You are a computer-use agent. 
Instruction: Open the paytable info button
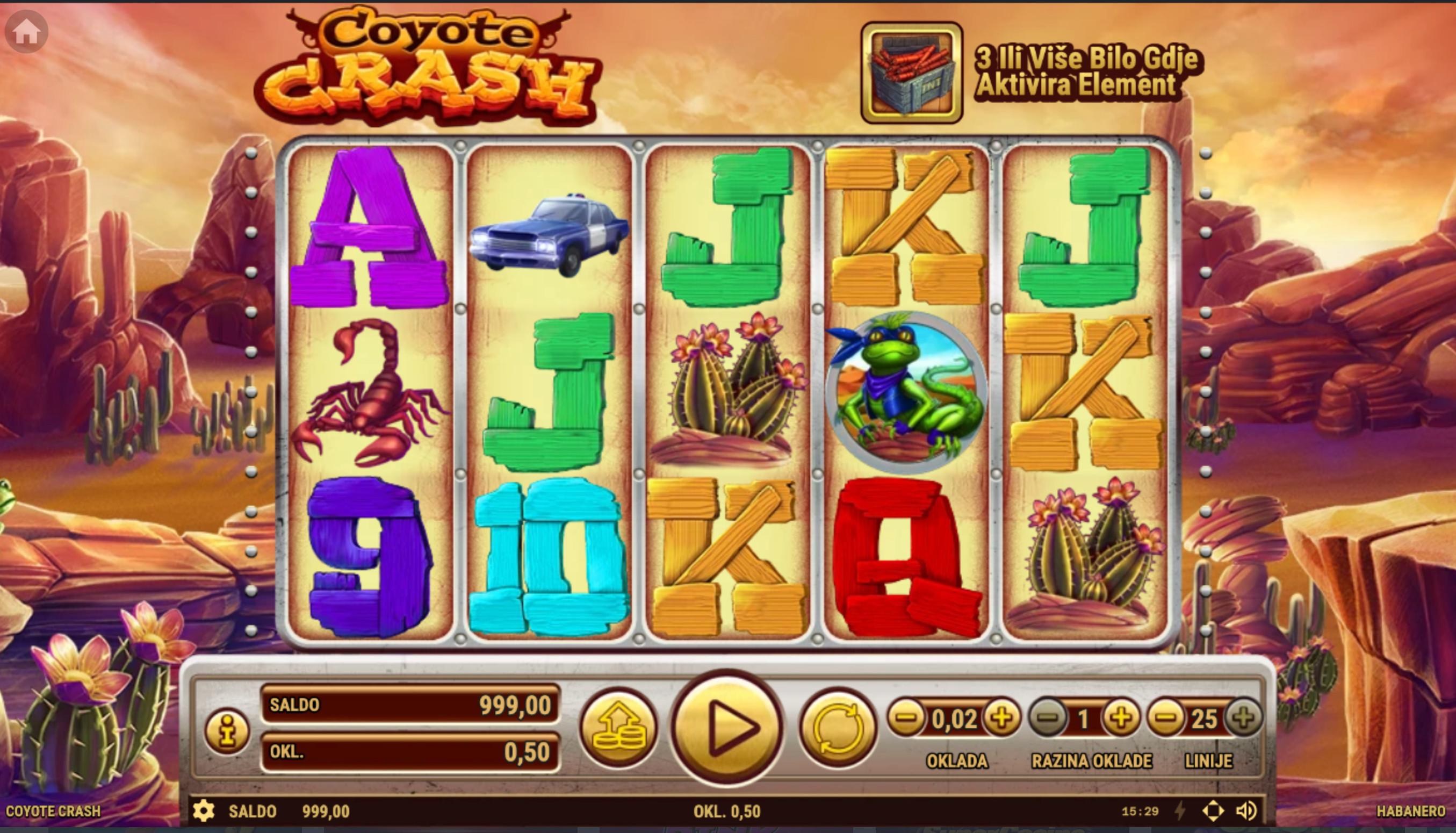[227, 731]
